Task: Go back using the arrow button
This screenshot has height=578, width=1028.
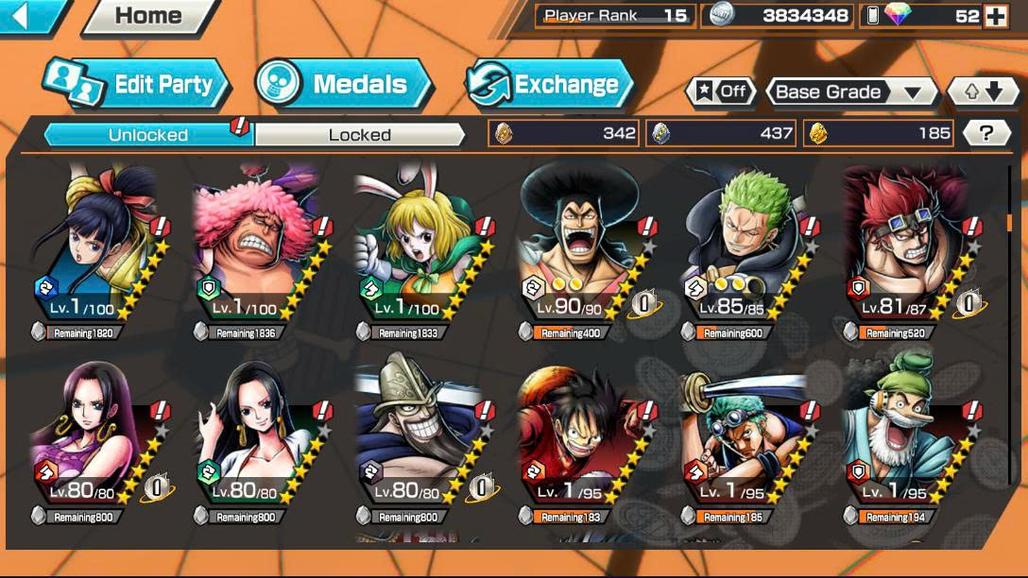Action: click(28, 14)
